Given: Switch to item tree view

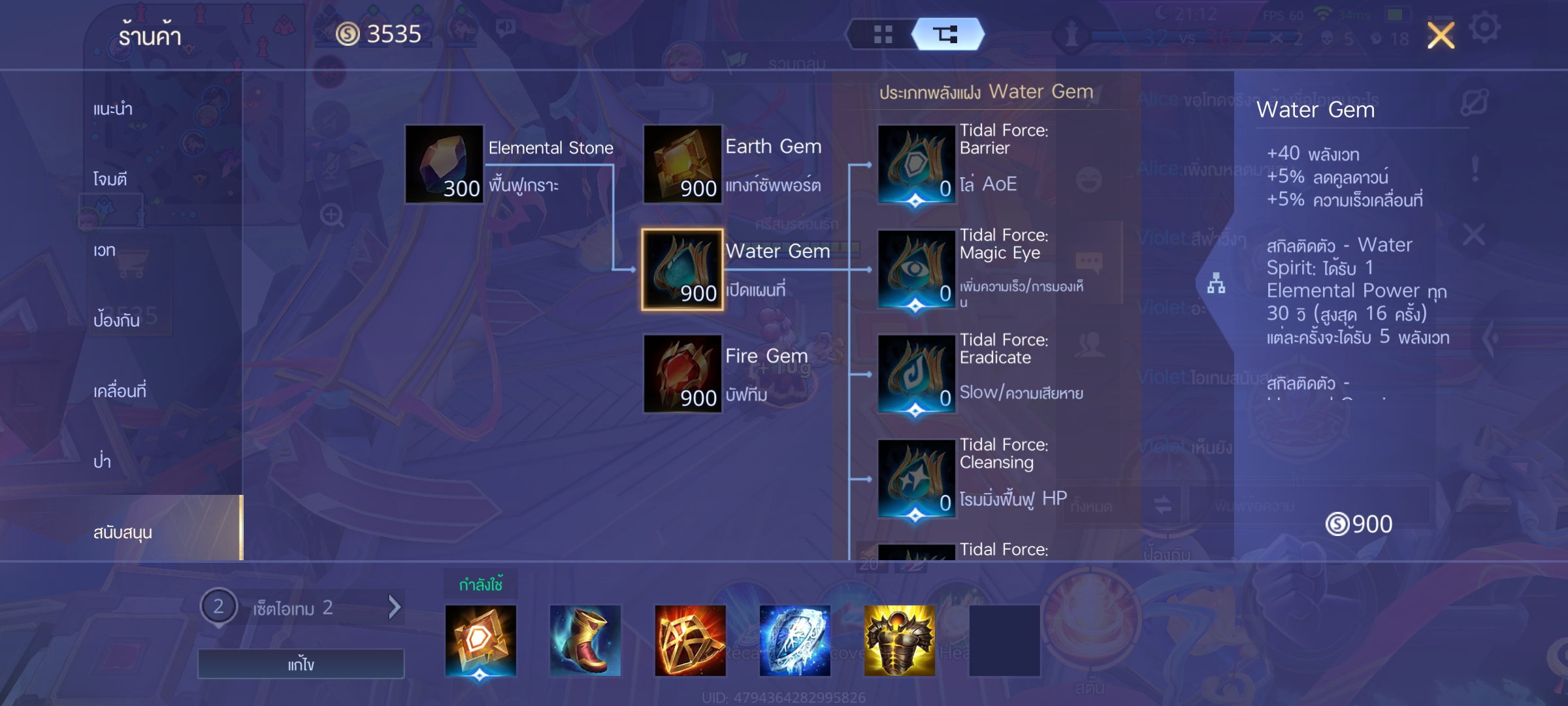Looking at the screenshot, I should (x=945, y=35).
